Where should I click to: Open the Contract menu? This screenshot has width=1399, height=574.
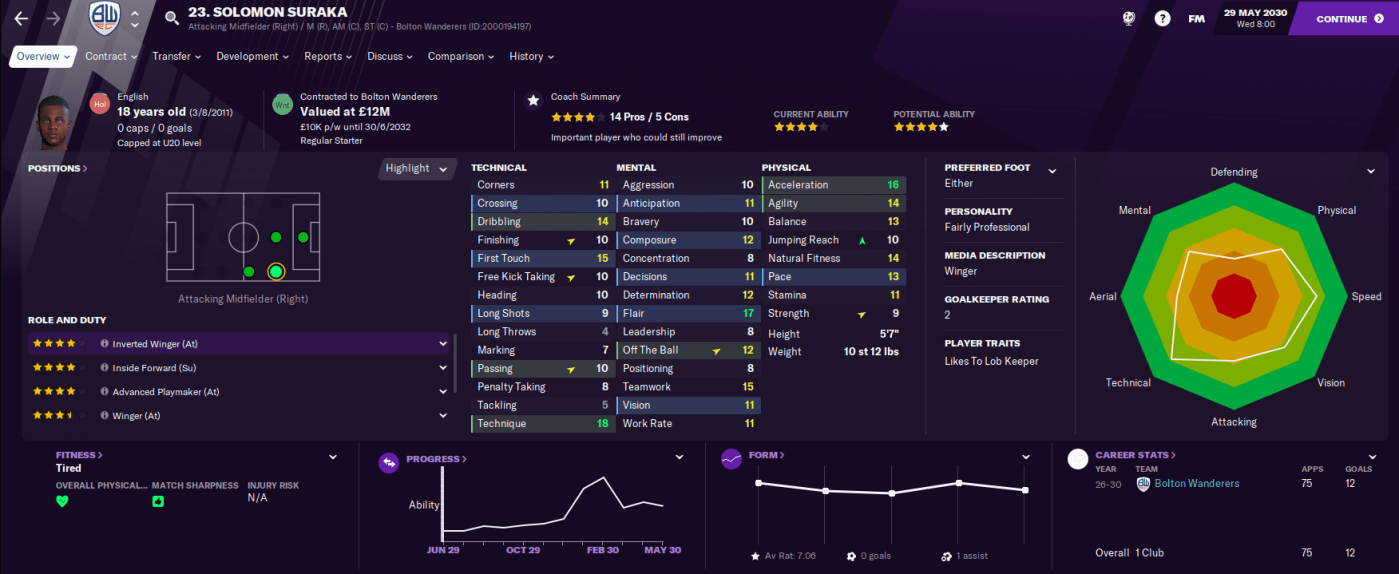110,57
